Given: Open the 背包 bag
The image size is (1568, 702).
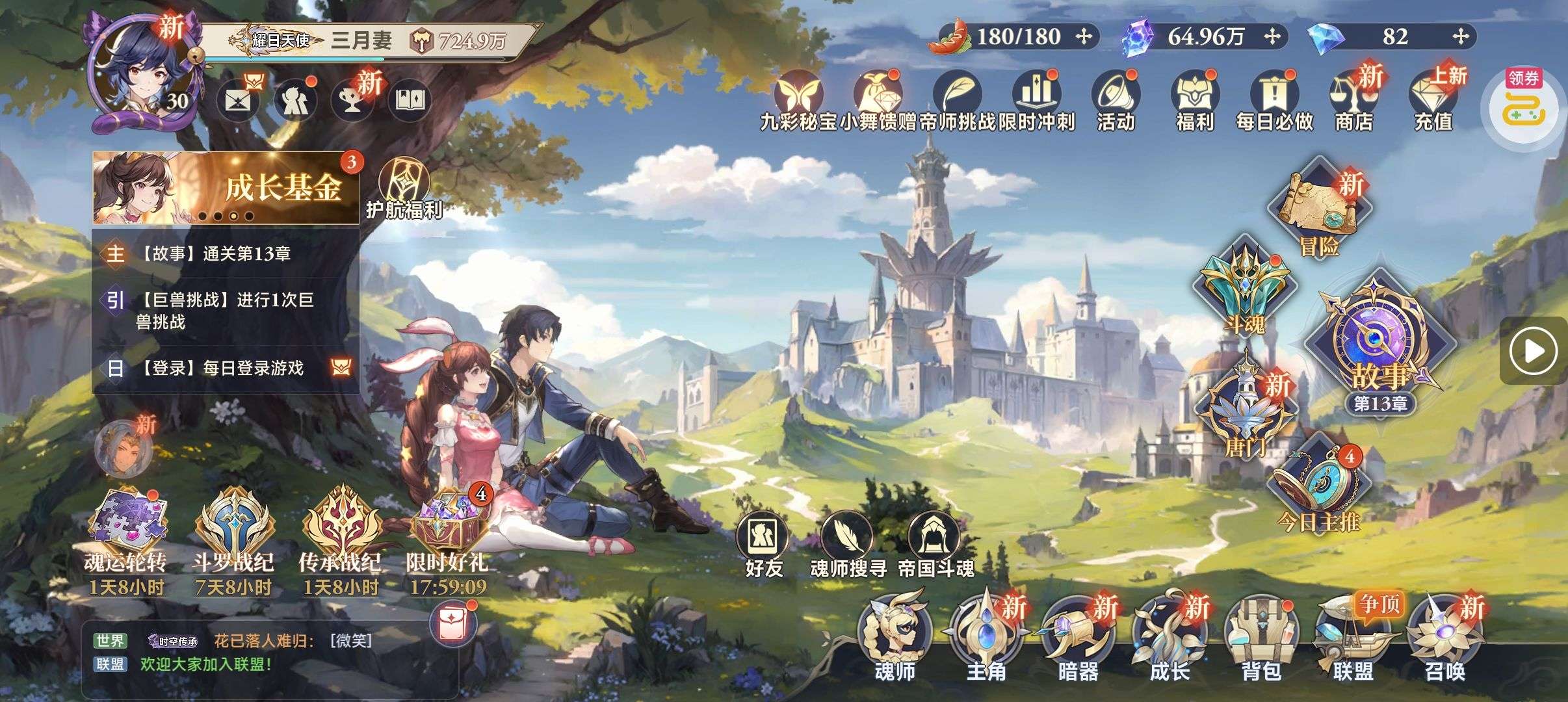Looking at the screenshot, I should 1261,637.
